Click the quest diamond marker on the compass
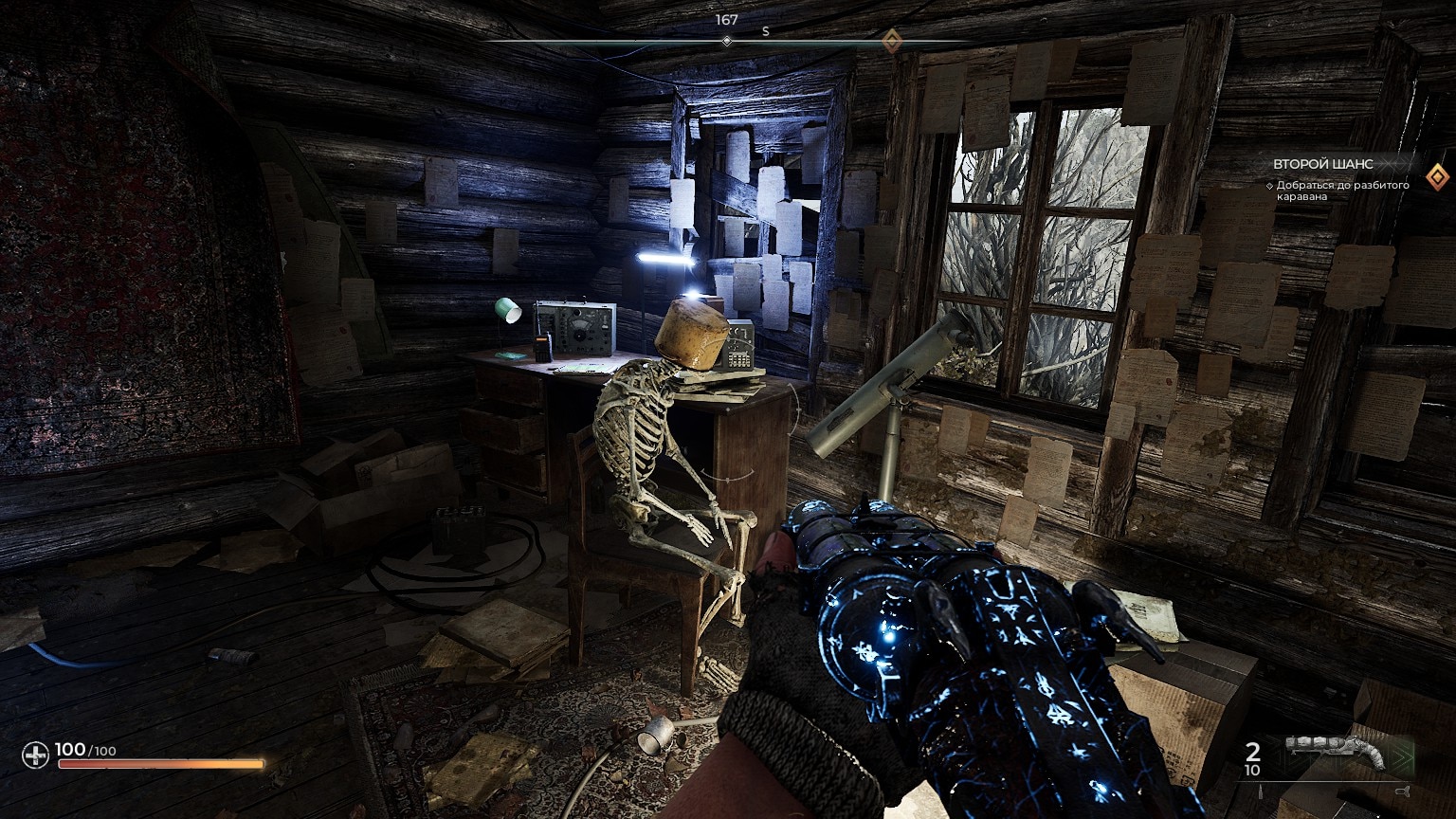The height and width of the screenshot is (819, 1456). tap(890, 41)
